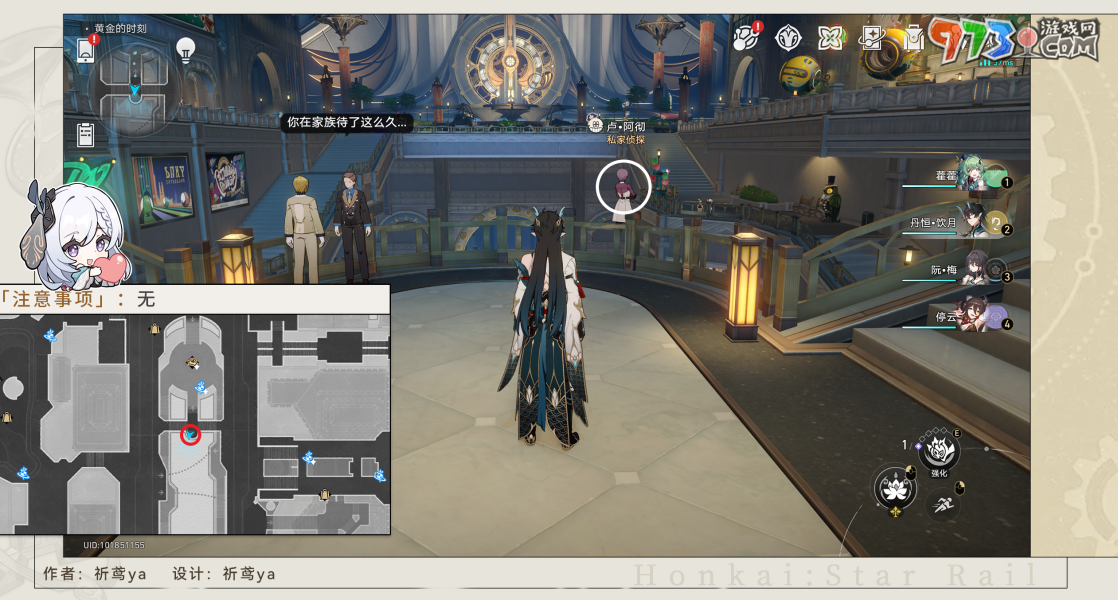Select 丹恒•饮月 in the party list
This screenshot has height=600, width=1118.
pos(972,222)
